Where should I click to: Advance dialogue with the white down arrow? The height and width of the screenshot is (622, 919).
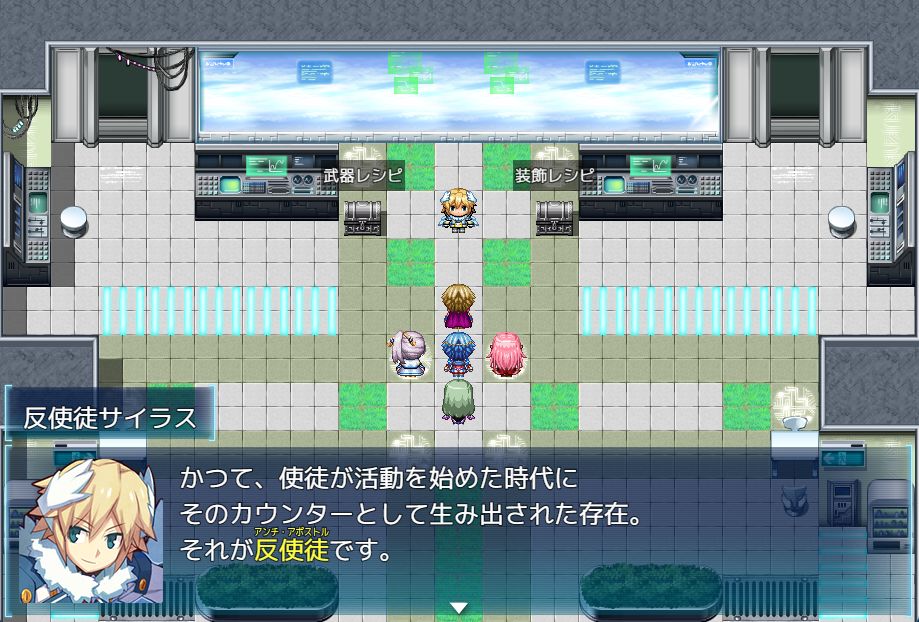(x=459, y=607)
